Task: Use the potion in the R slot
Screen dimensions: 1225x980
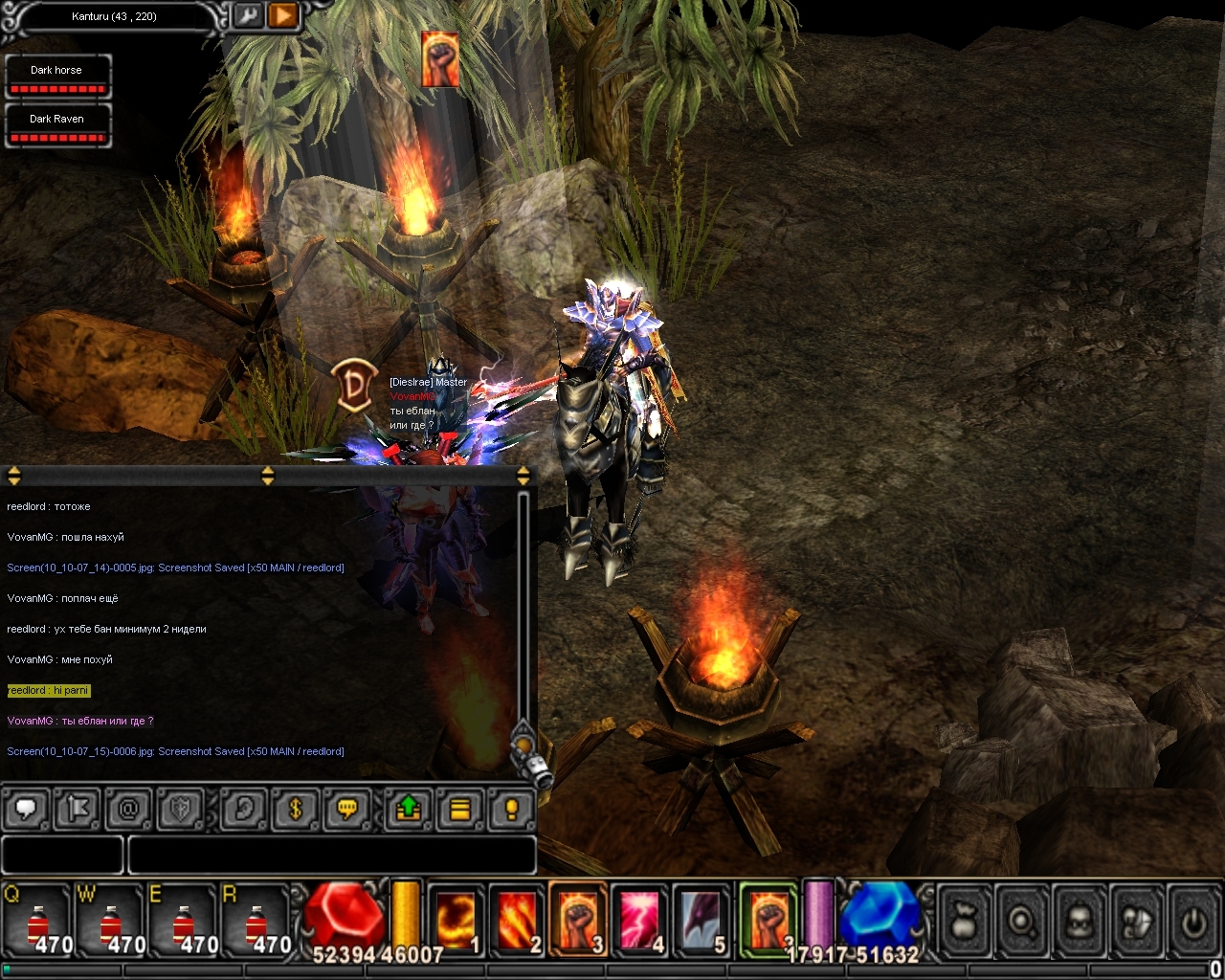Action: click(256, 923)
